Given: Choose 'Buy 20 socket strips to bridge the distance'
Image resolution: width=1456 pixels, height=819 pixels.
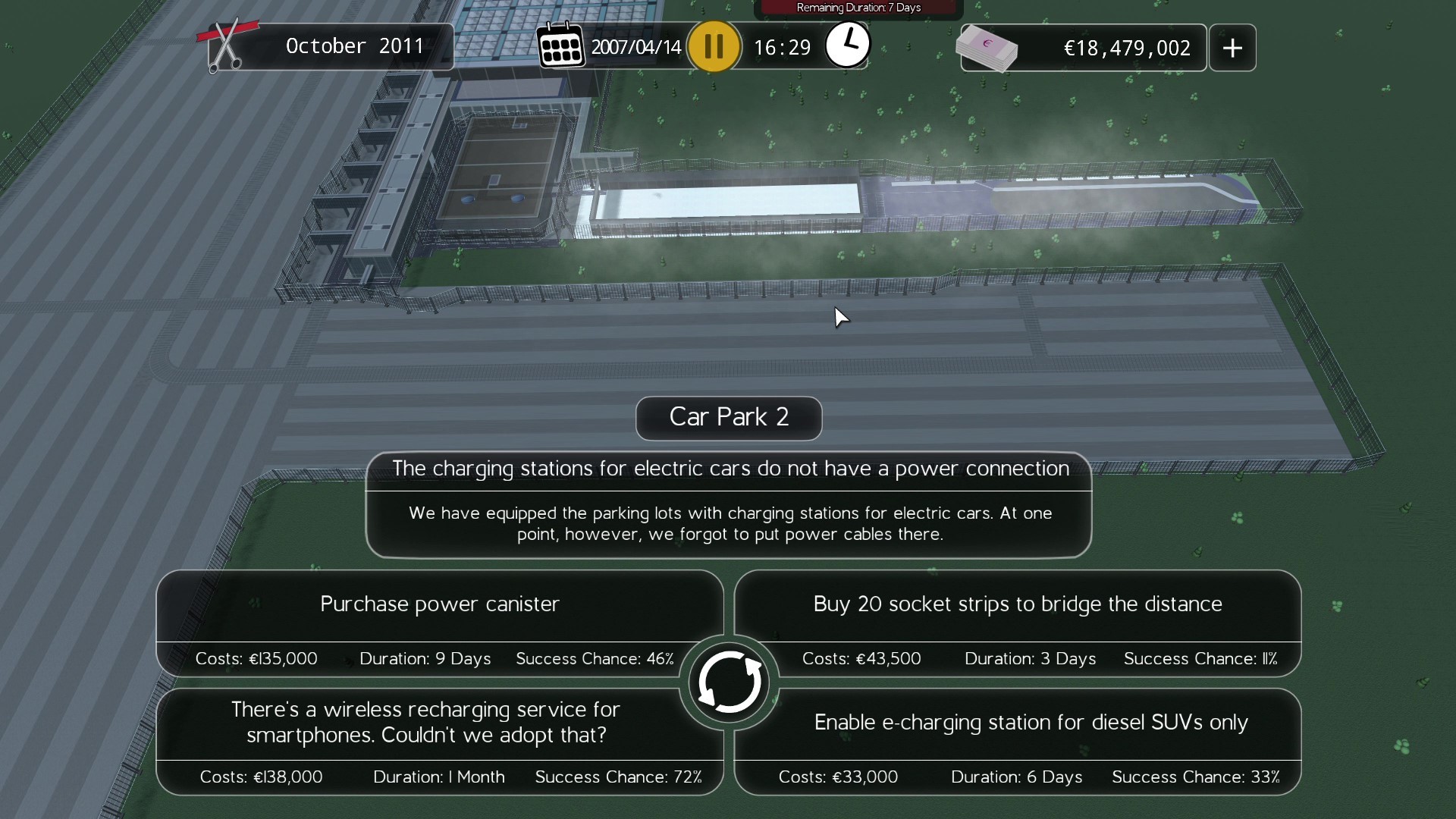Looking at the screenshot, I should [x=1017, y=604].
